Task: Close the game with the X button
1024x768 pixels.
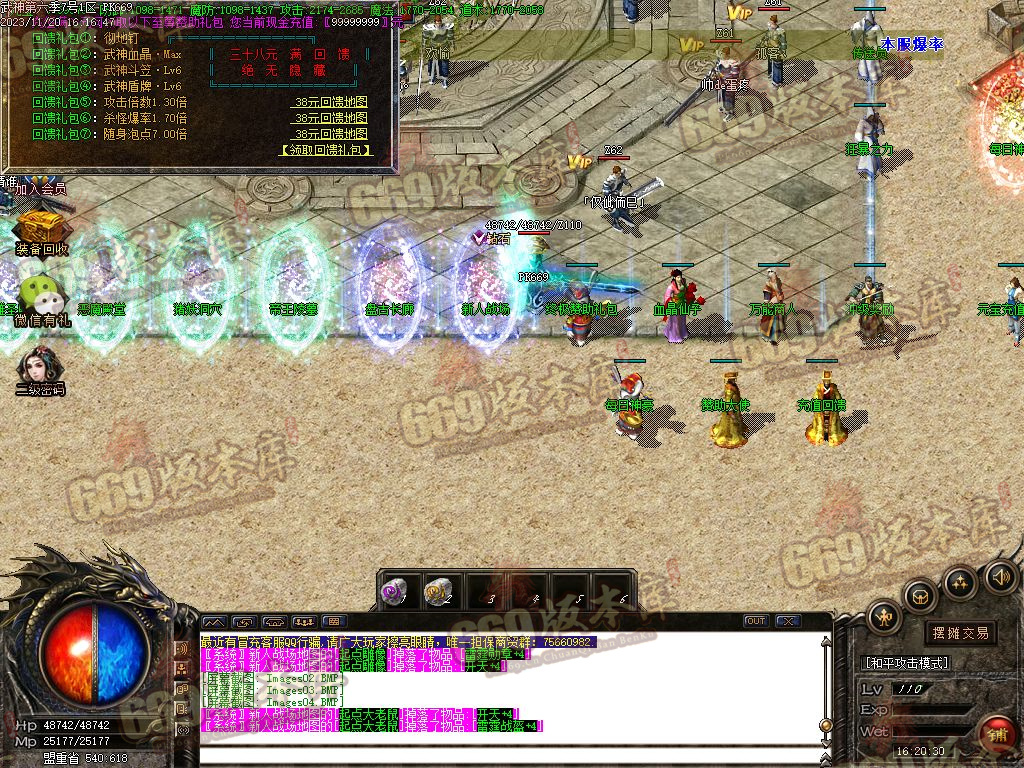Action: [x=789, y=621]
